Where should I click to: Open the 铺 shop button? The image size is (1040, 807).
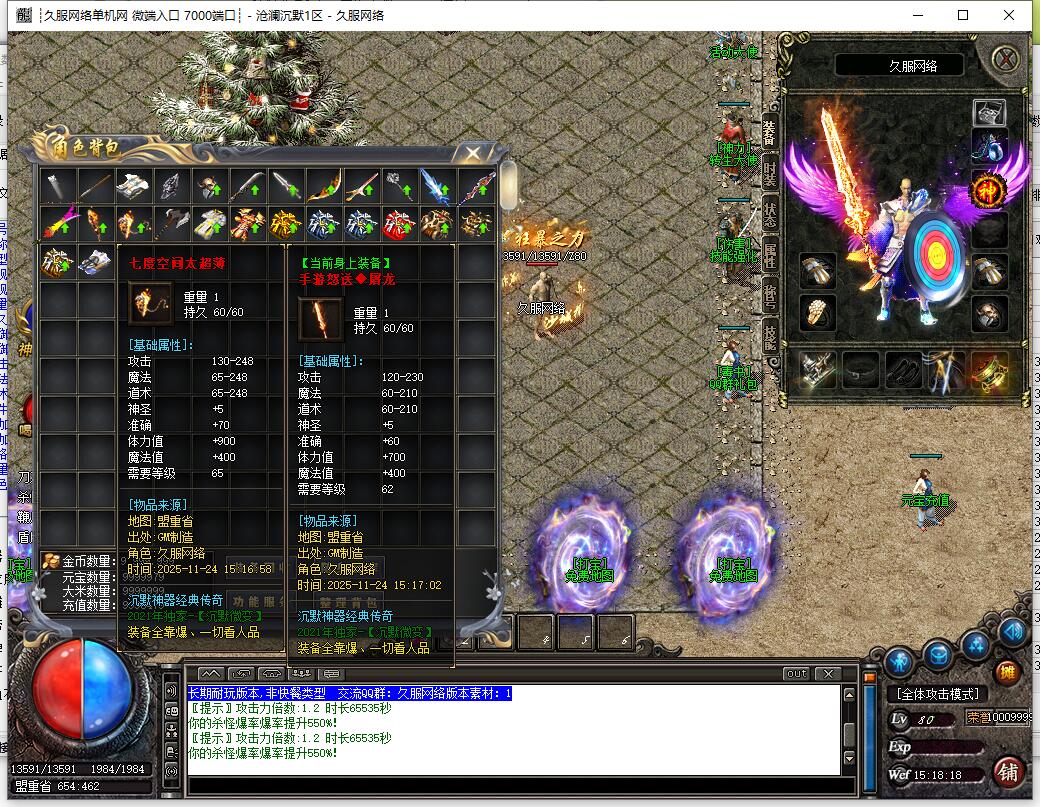tap(1008, 772)
